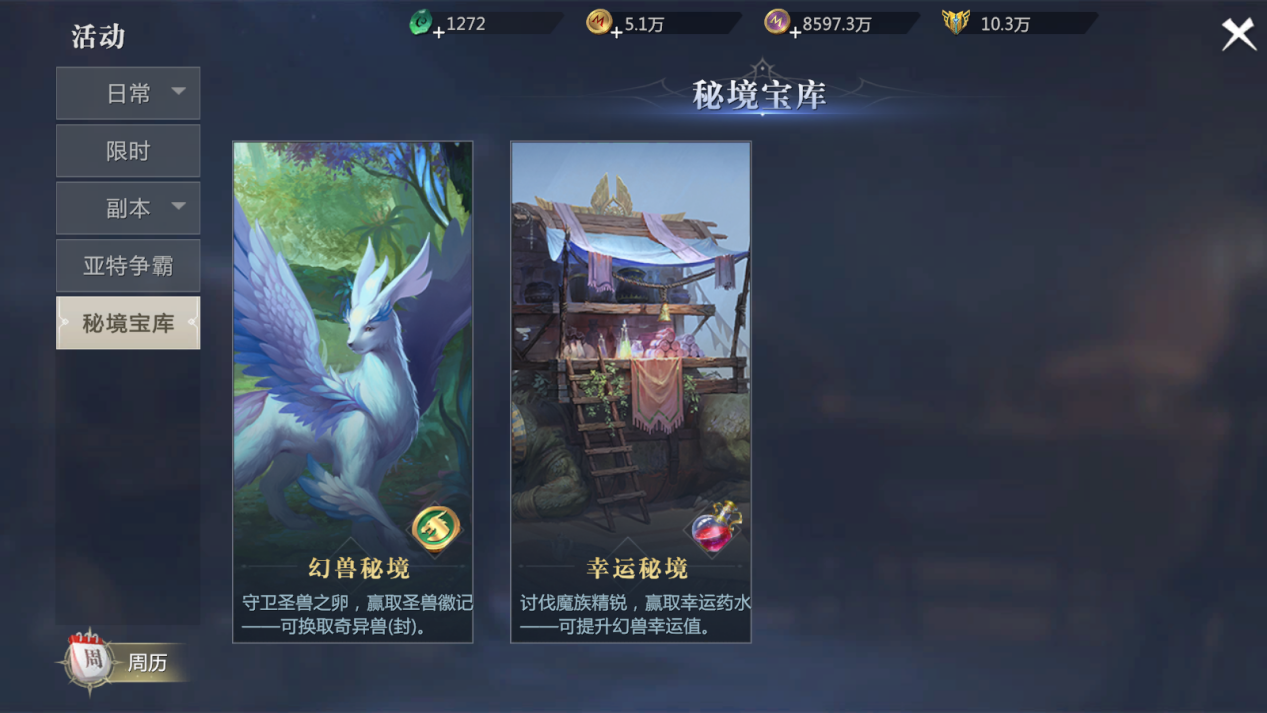Open the 周历 weekly calendar
1267x713 pixels.
120,662
